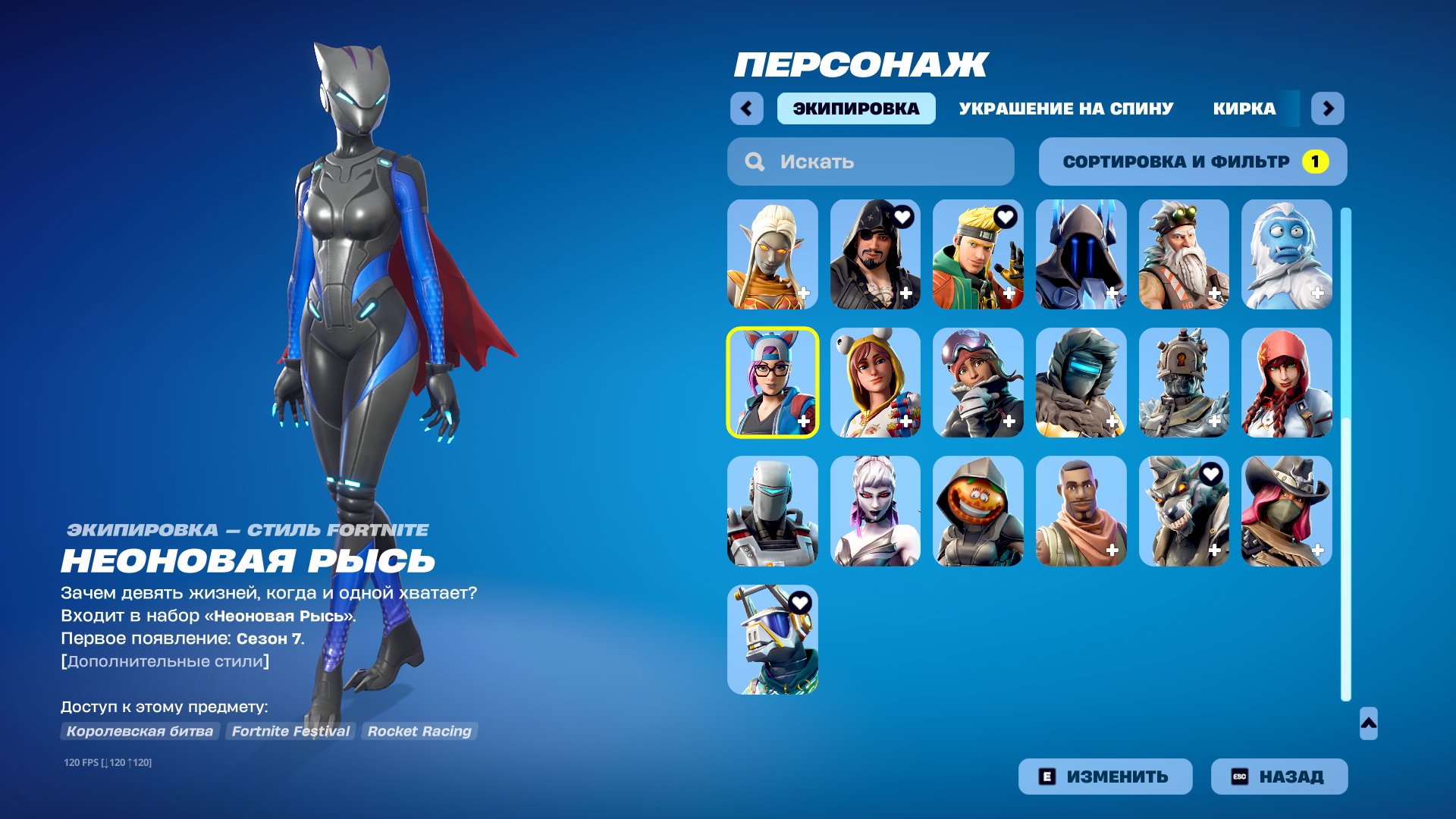
Task: Click the НАЗАД button
Action: point(1279,776)
